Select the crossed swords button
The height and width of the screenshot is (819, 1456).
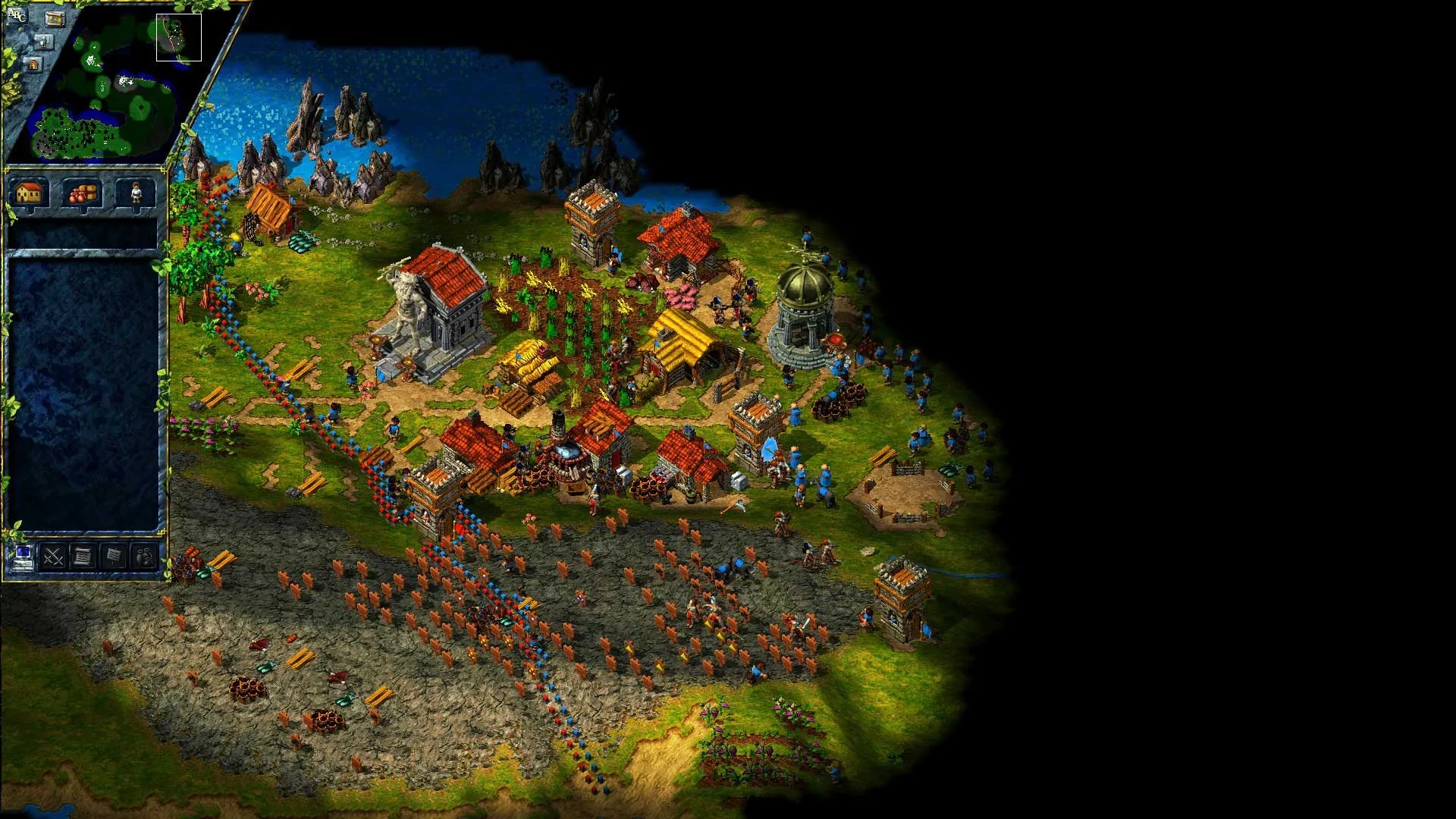(x=53, y=557)
